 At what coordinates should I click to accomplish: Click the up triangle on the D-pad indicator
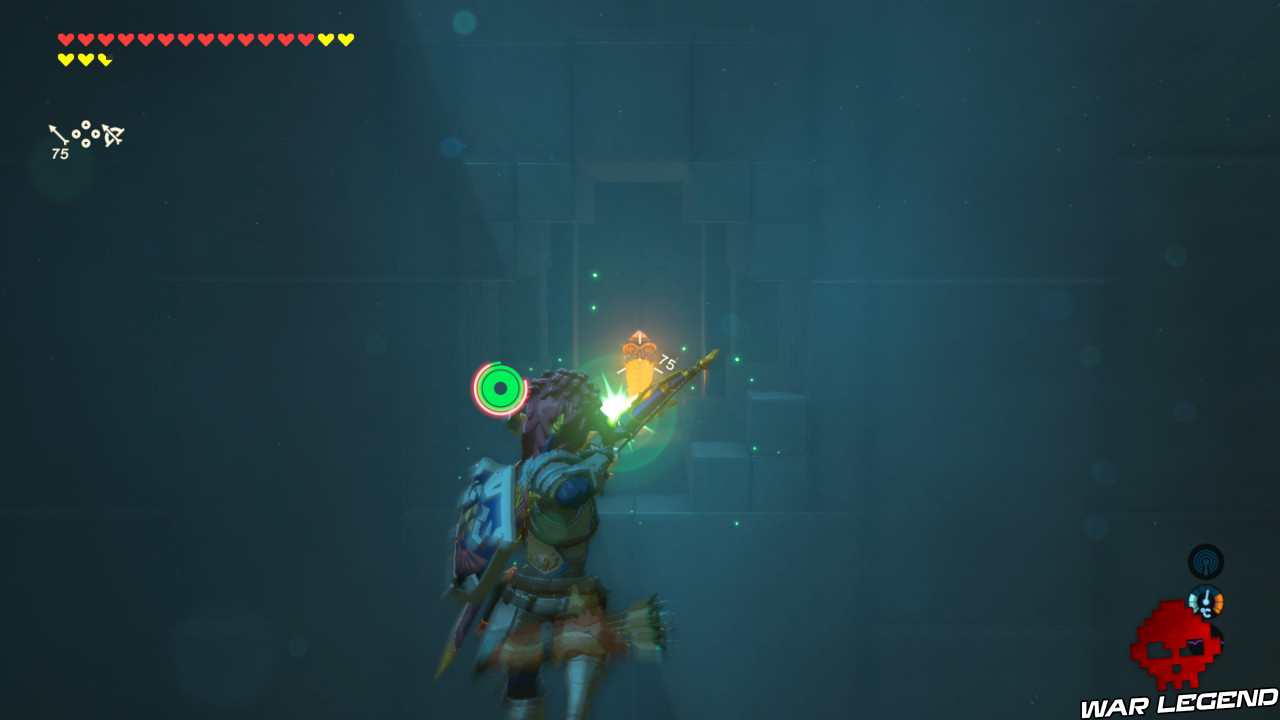[86, 124]
